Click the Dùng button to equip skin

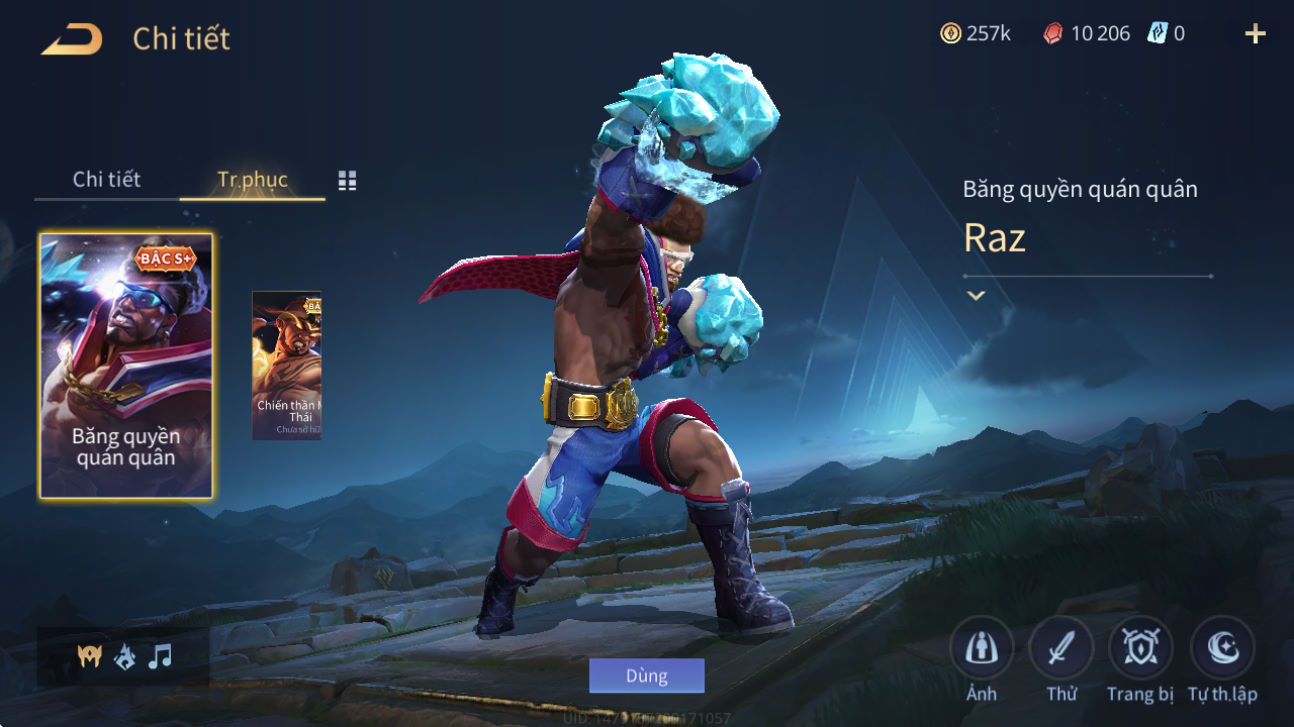tap(646, 676)
